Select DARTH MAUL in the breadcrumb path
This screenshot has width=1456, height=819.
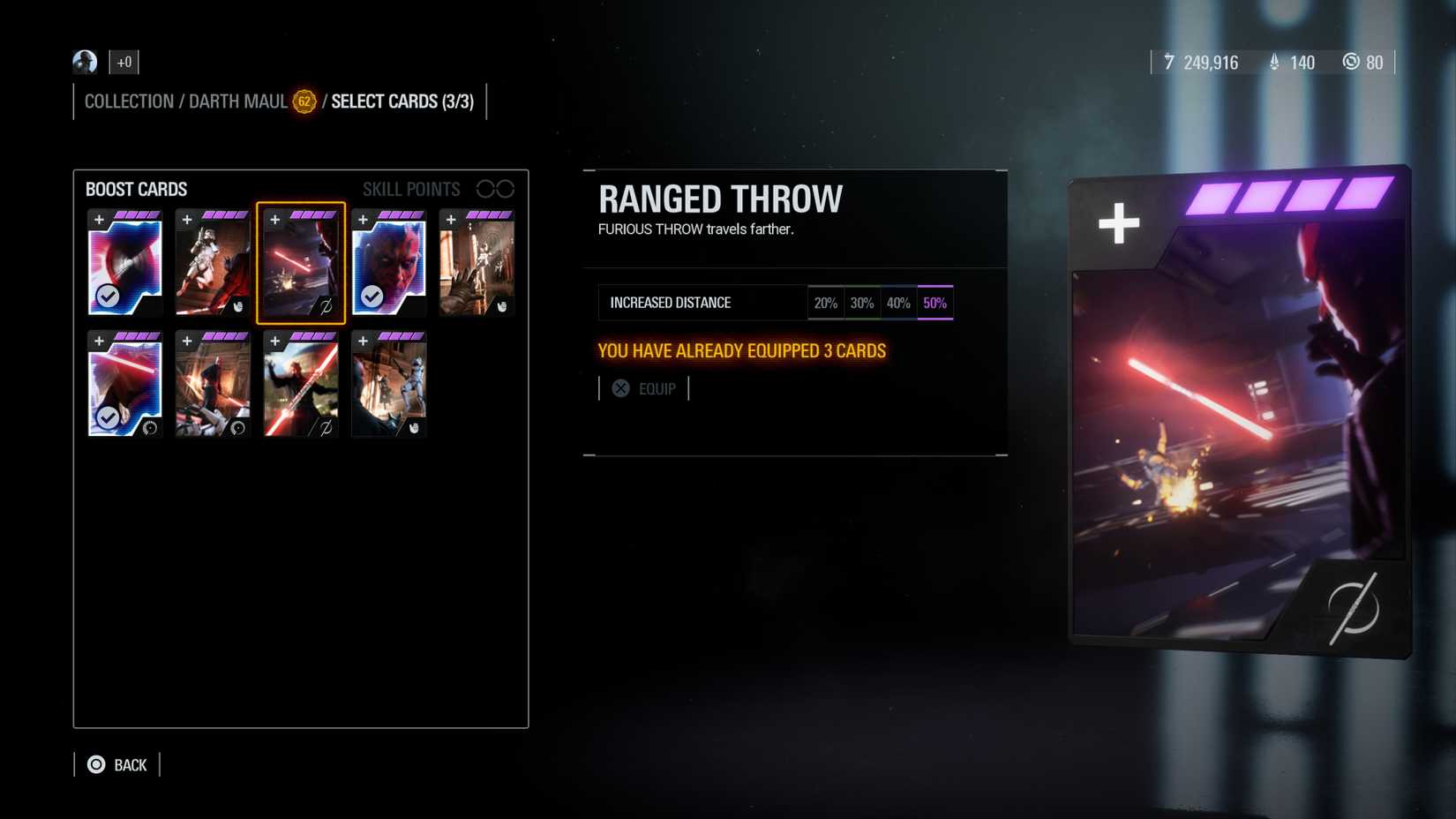236,101
